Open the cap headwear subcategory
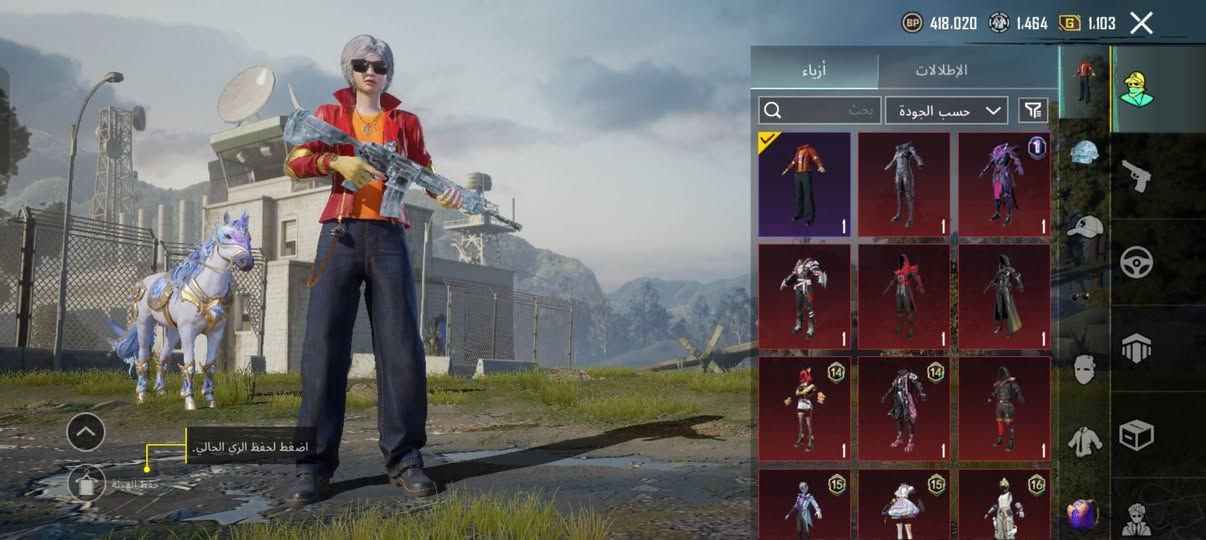 click(x=1085, y=228)
